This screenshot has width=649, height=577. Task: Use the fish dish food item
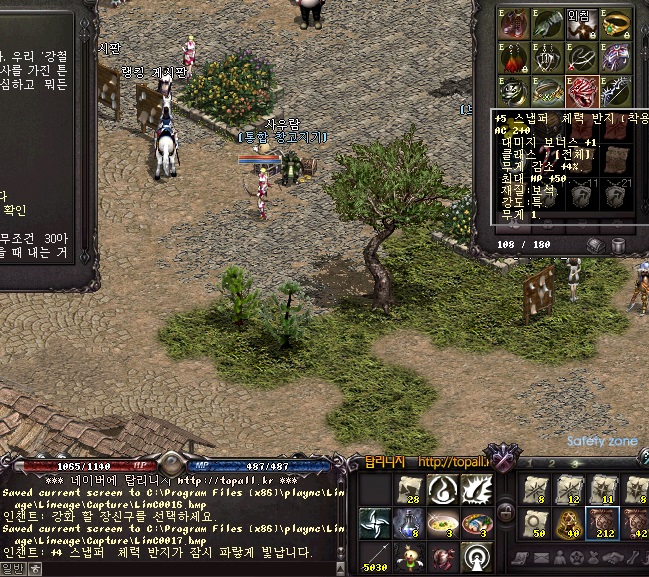(x=474, y=522)
